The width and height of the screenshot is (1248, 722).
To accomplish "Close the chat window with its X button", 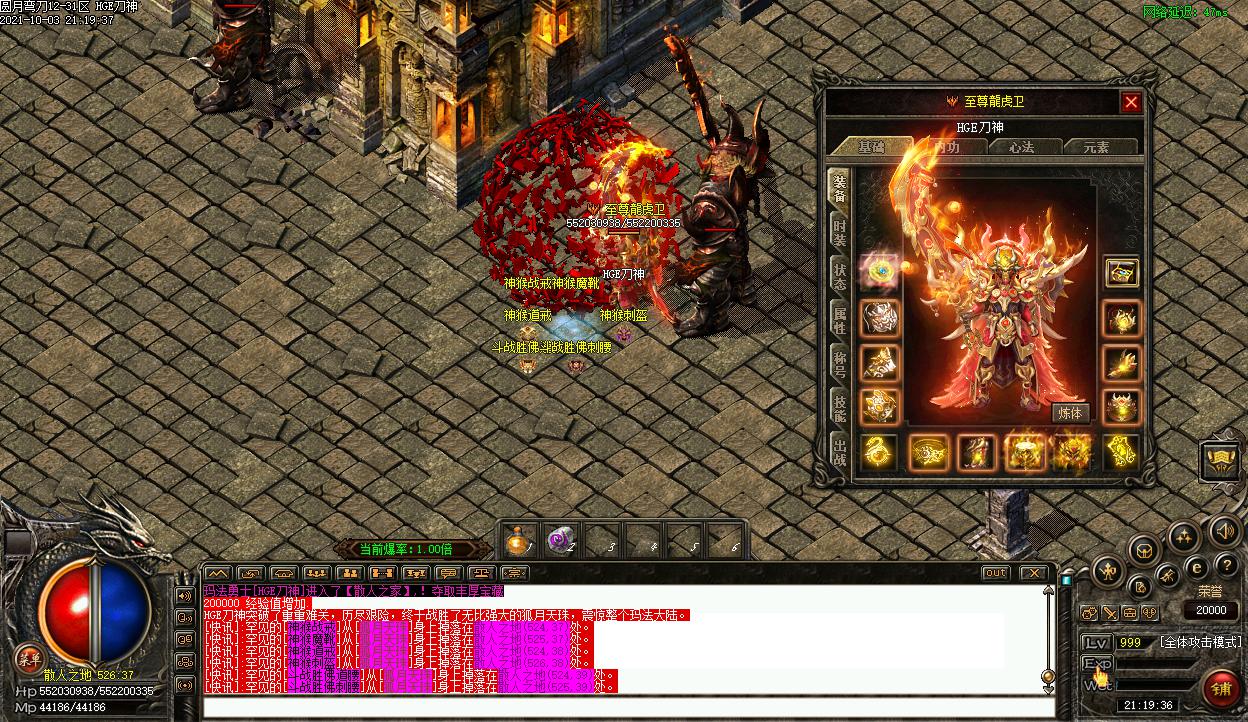I will coord(1033,573).
